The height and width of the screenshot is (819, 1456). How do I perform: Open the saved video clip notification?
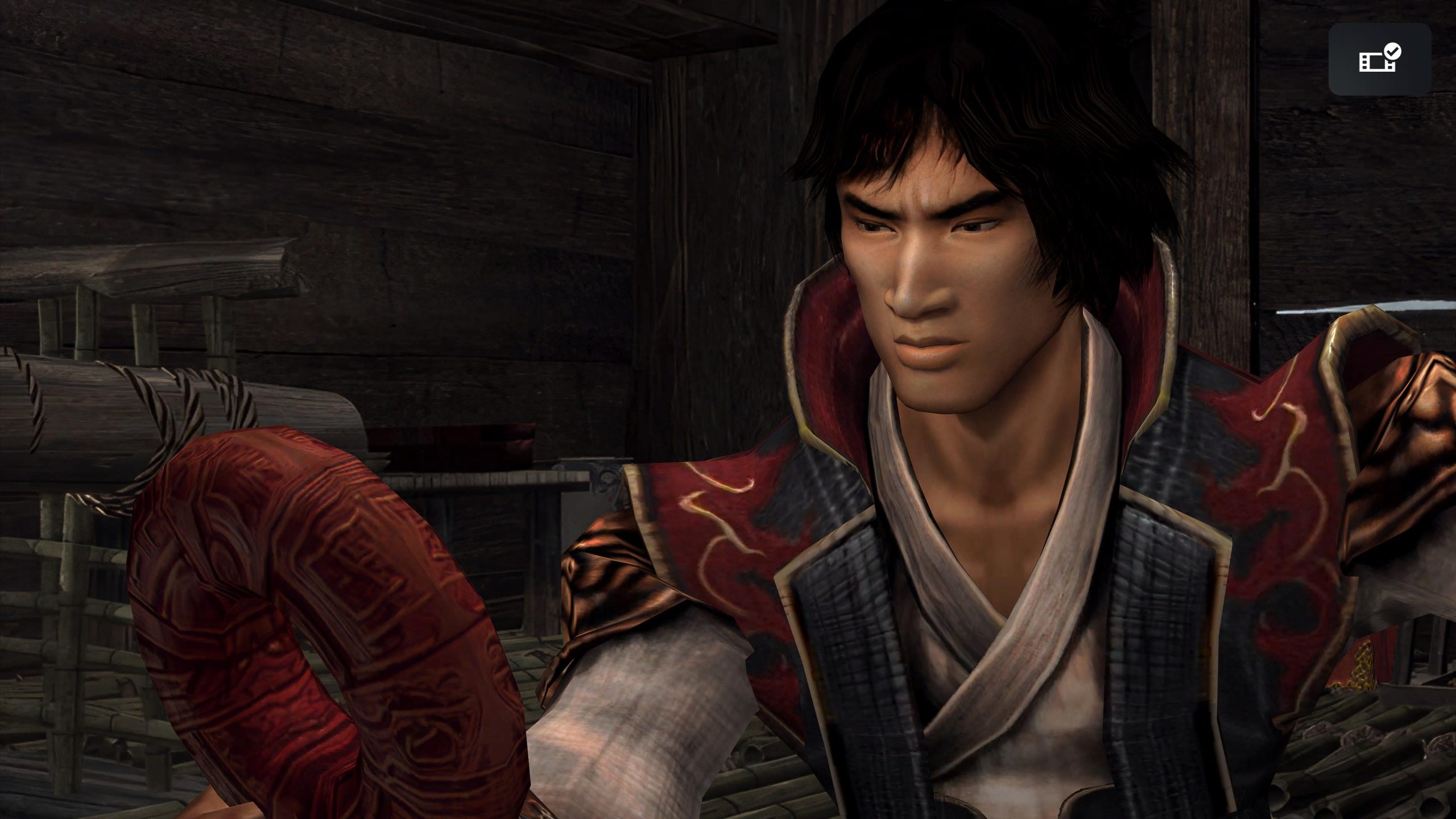coord(1379,59)
